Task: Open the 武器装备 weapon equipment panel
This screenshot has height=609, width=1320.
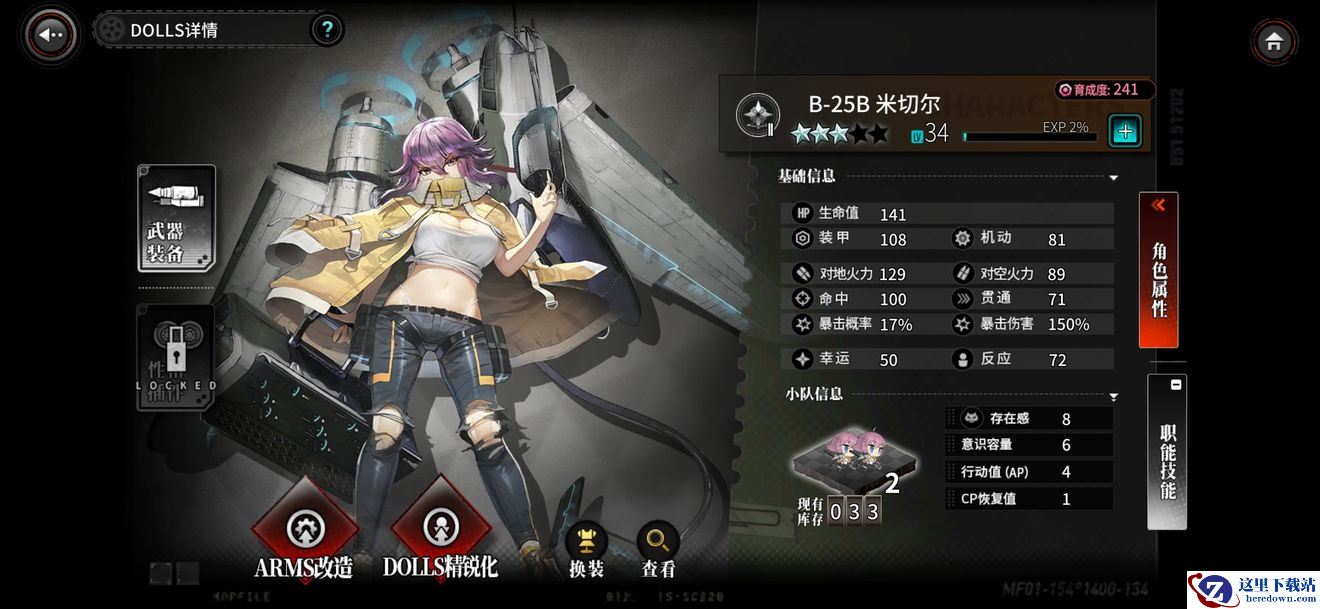Action: tap(176, 219)
